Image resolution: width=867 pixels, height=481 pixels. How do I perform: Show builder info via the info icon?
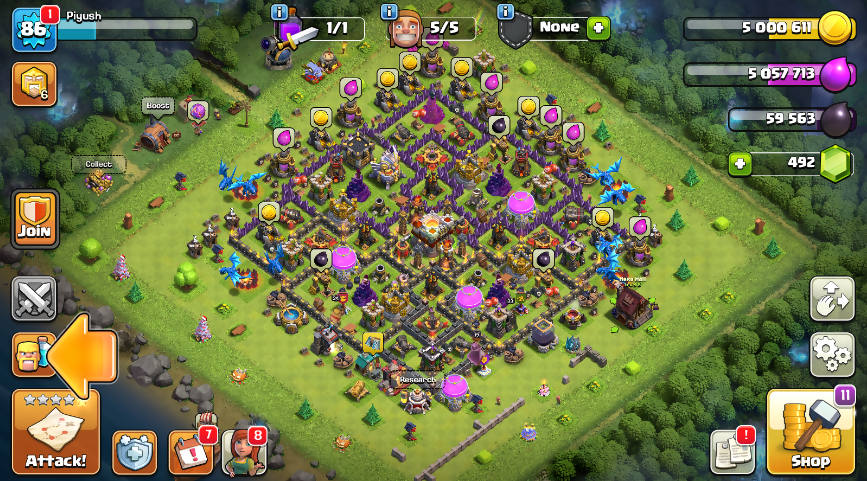(x=279, y=12)
